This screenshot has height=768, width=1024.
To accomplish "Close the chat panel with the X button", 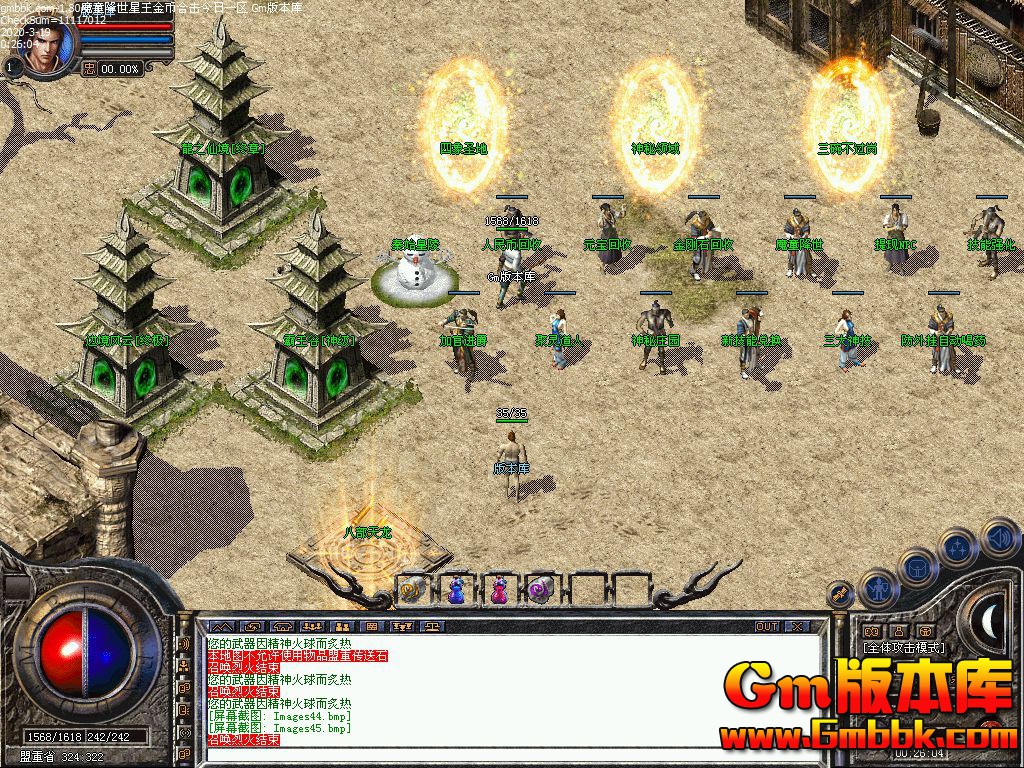I will pyautogui.click(x=797, y=627).
